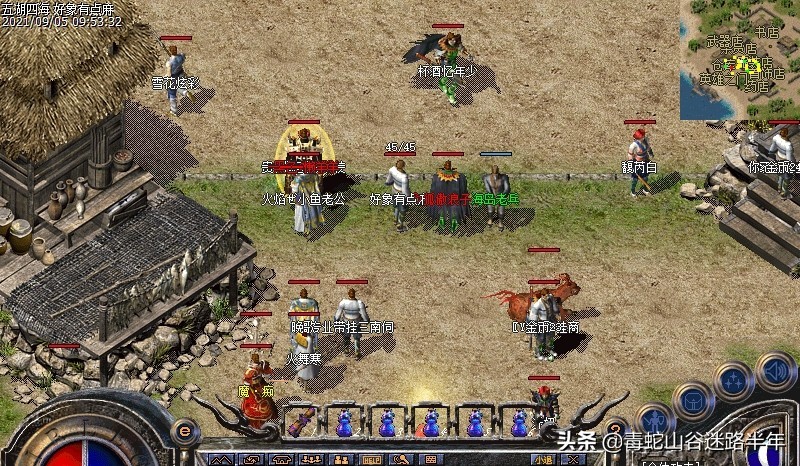
Task: Click the speaker sound button
Action: tap(775, 371)
